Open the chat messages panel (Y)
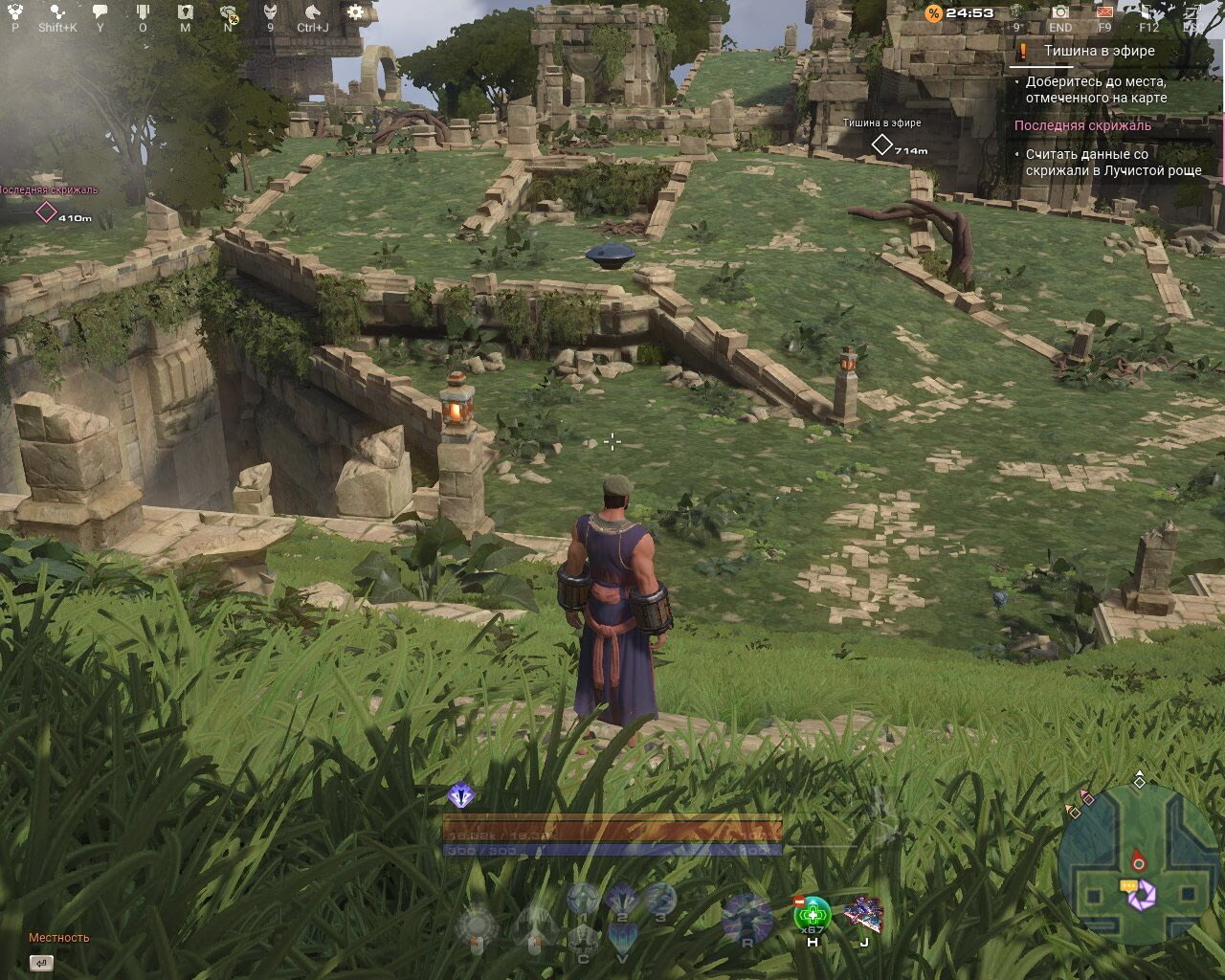This screenshot has width=1225, height=980. (x=99, y=10)
